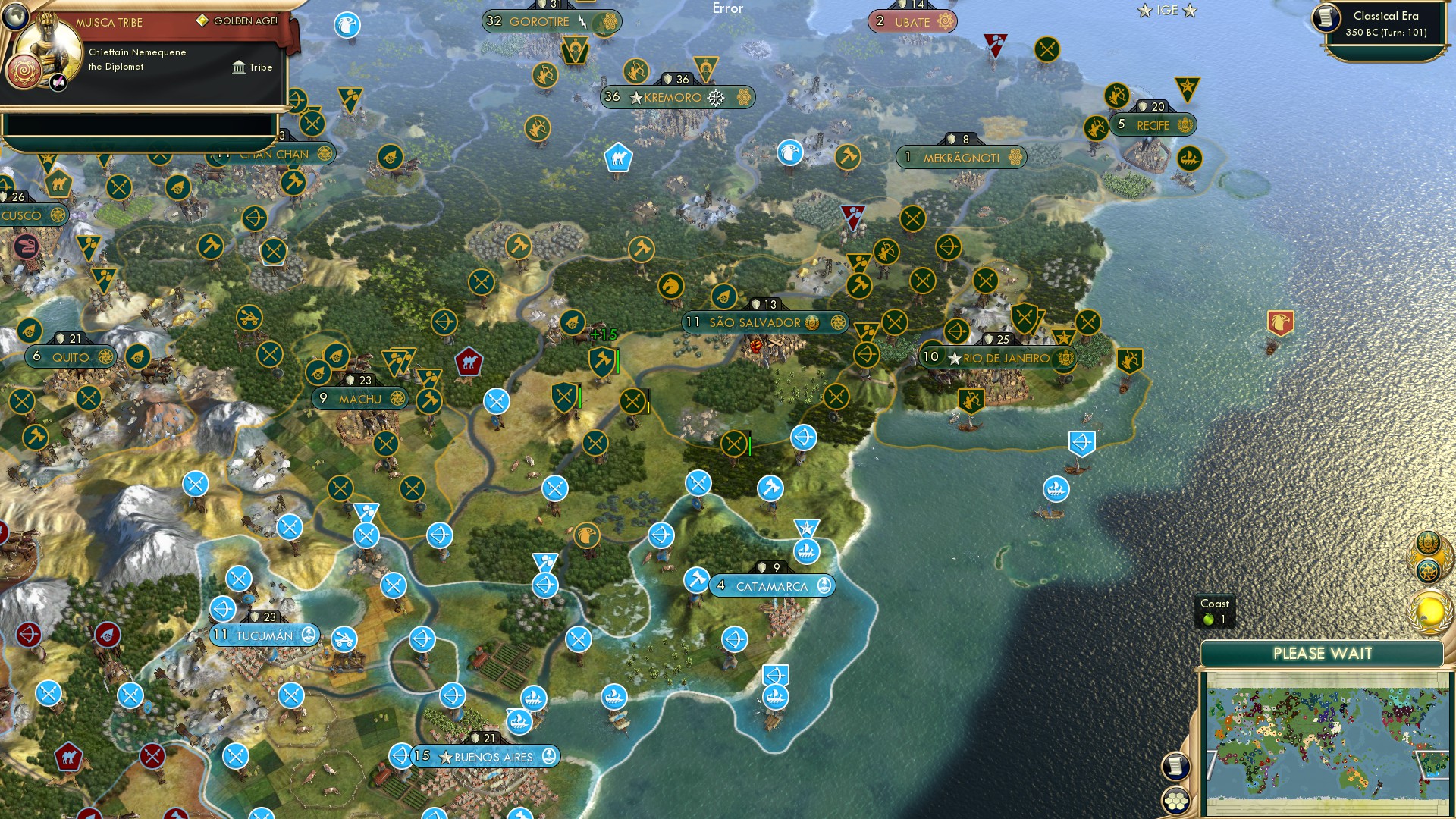Click the teal emblem notification above the medallion
Screen dimensions: 1456x819
click(1428, 570)
